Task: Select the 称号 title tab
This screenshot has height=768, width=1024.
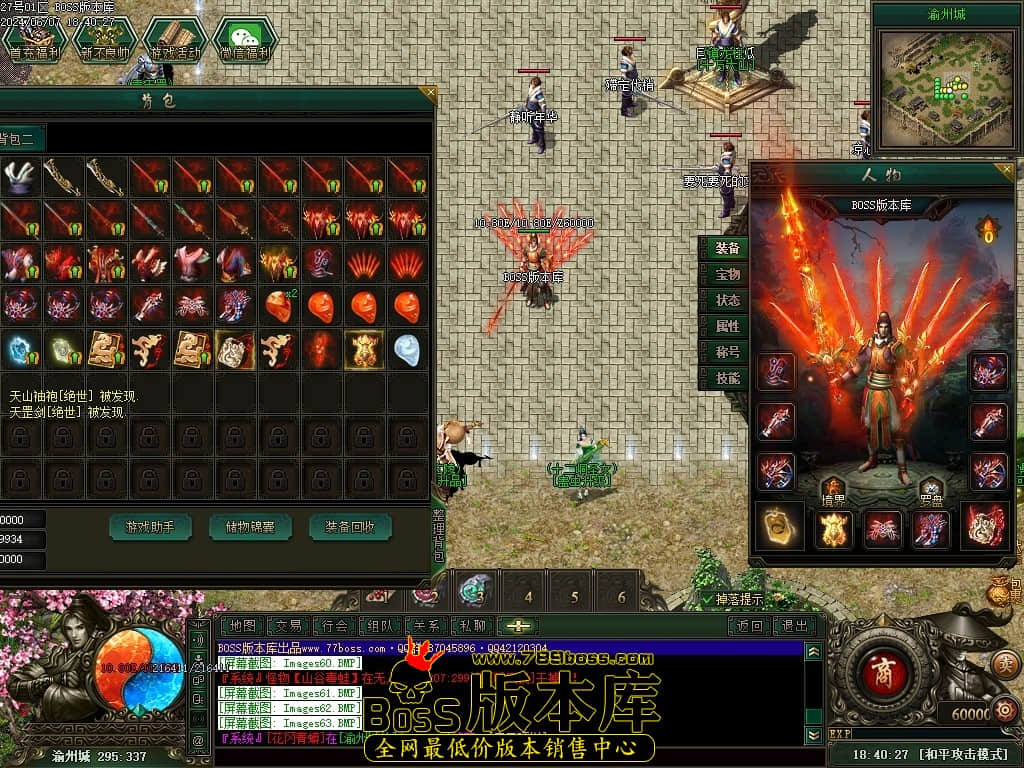Action: coord(727,352)
